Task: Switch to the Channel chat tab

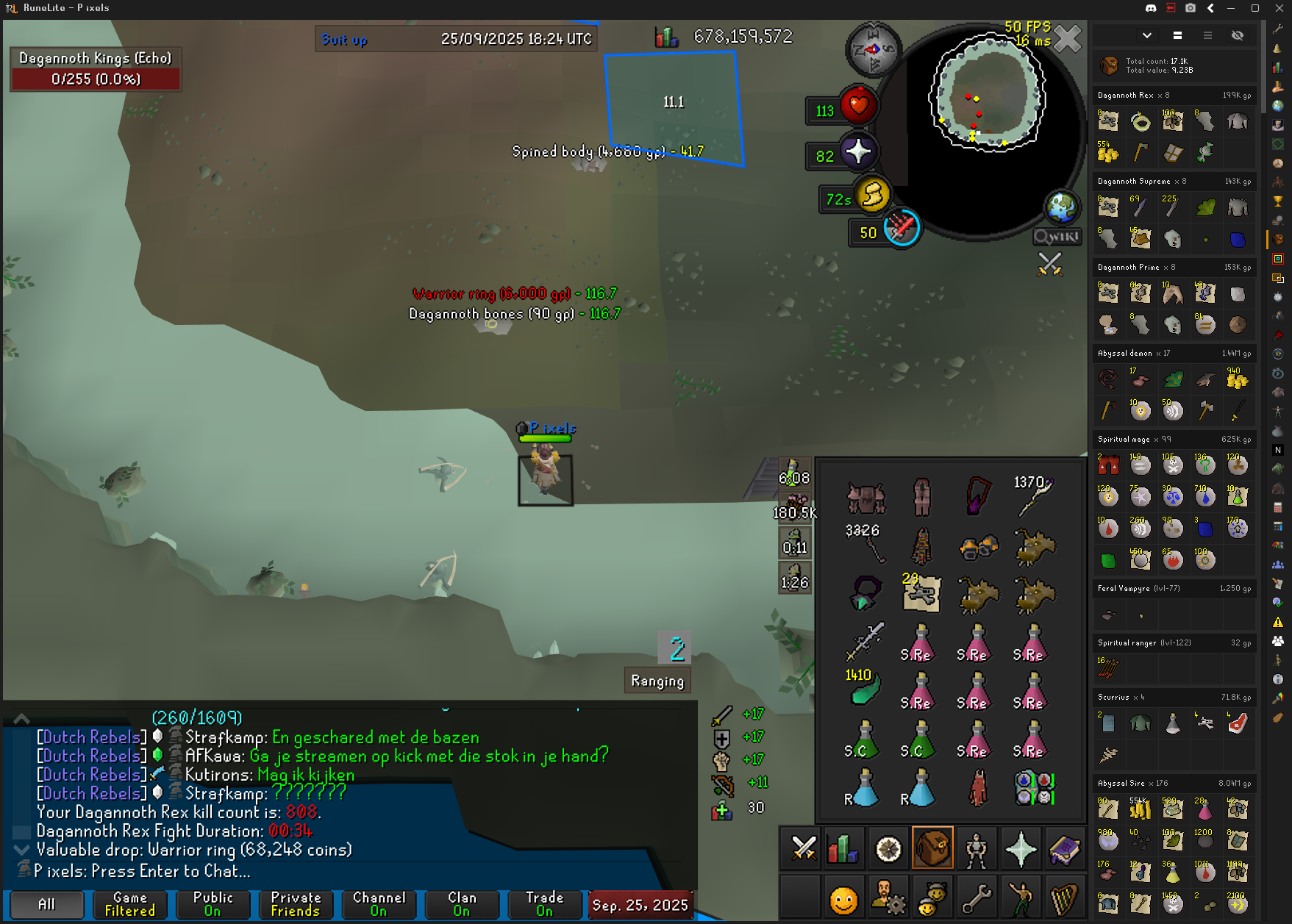Action: tap(379, 904)
